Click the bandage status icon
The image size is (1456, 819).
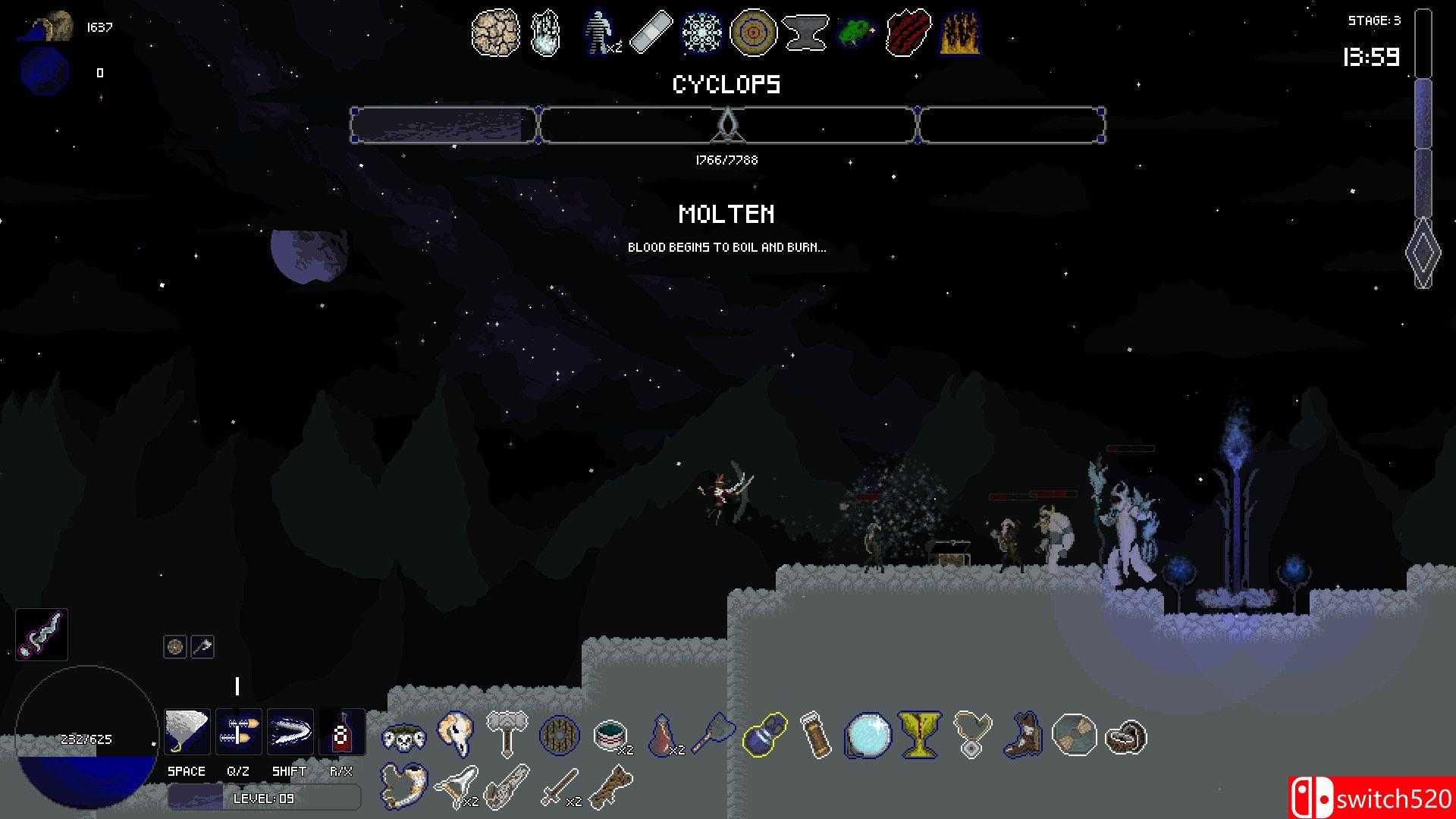pyautogui.click(x=651, y=33)
